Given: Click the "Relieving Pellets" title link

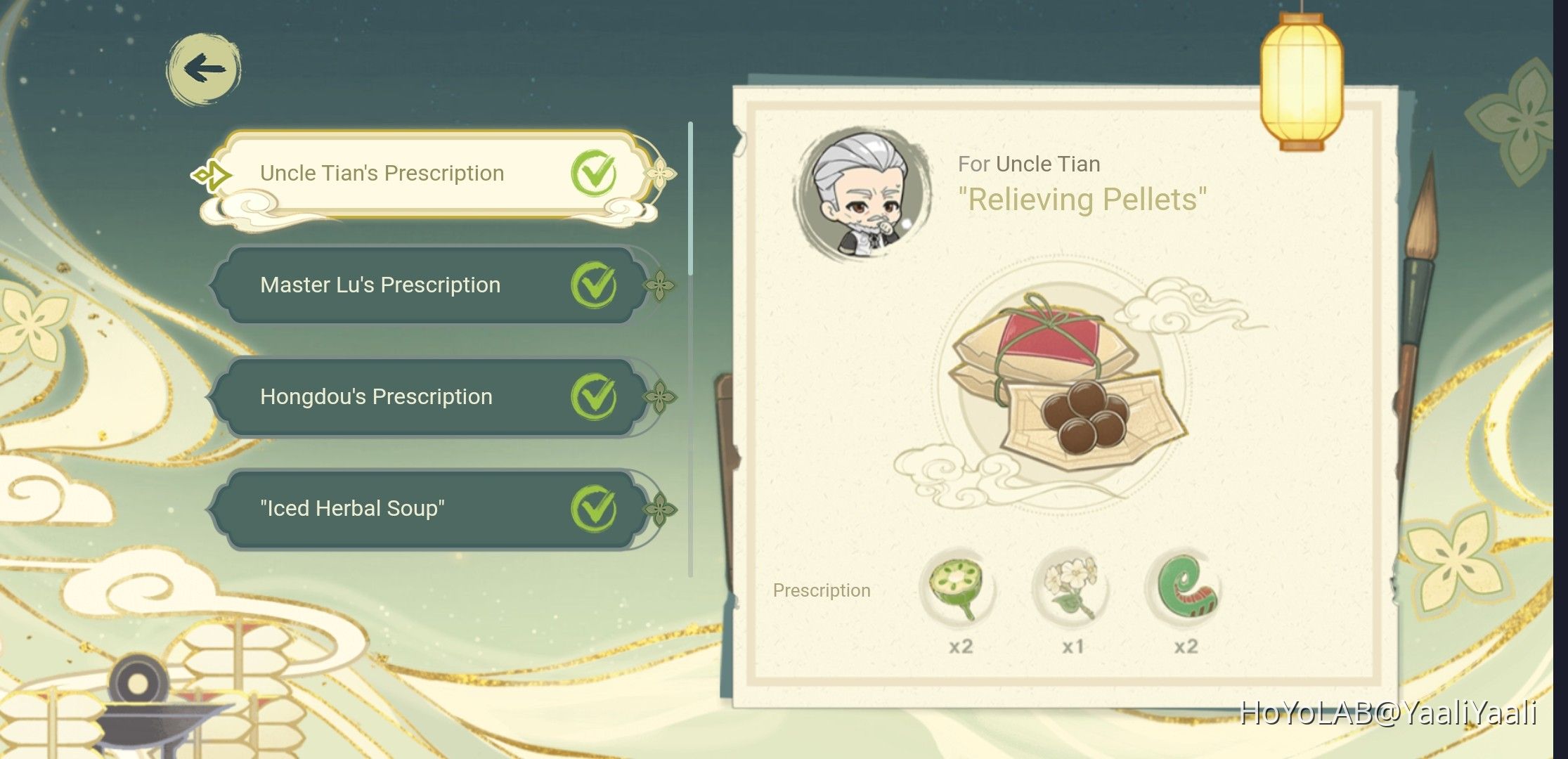Looking at the screenshot, I should pos(1084,200).
